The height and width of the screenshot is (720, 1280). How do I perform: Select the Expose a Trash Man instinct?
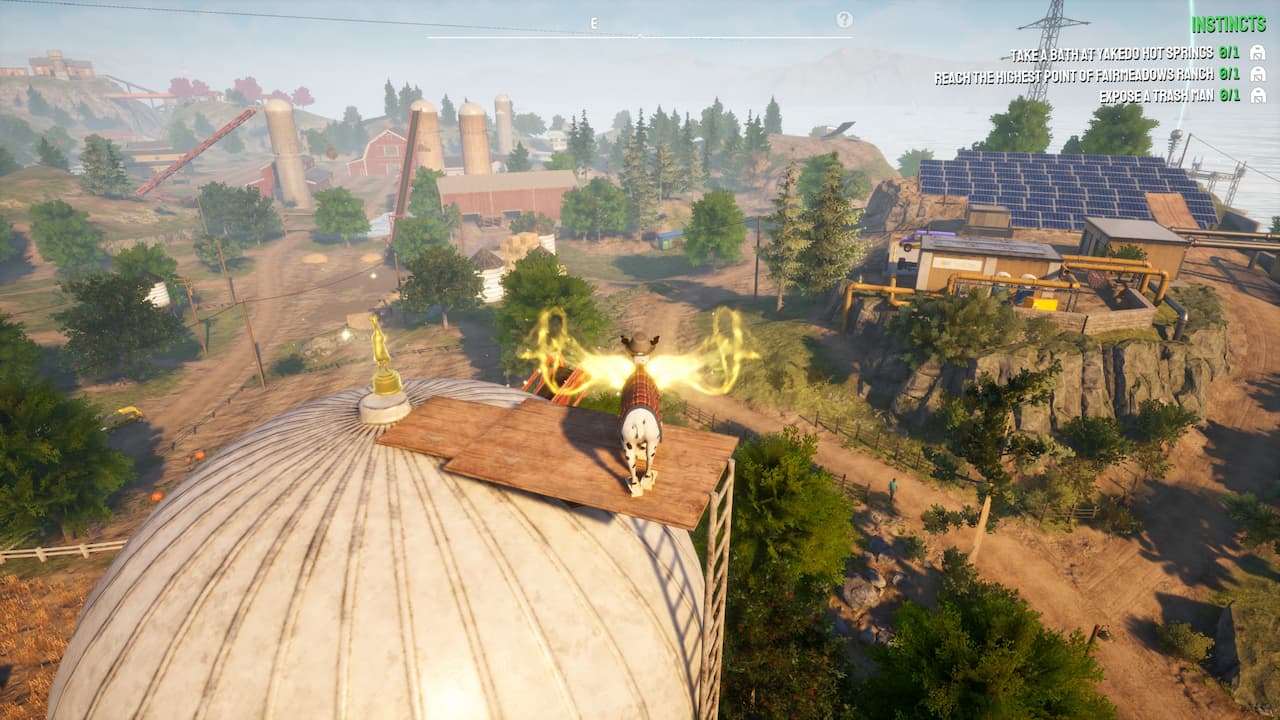click(x=1155, y=96)
